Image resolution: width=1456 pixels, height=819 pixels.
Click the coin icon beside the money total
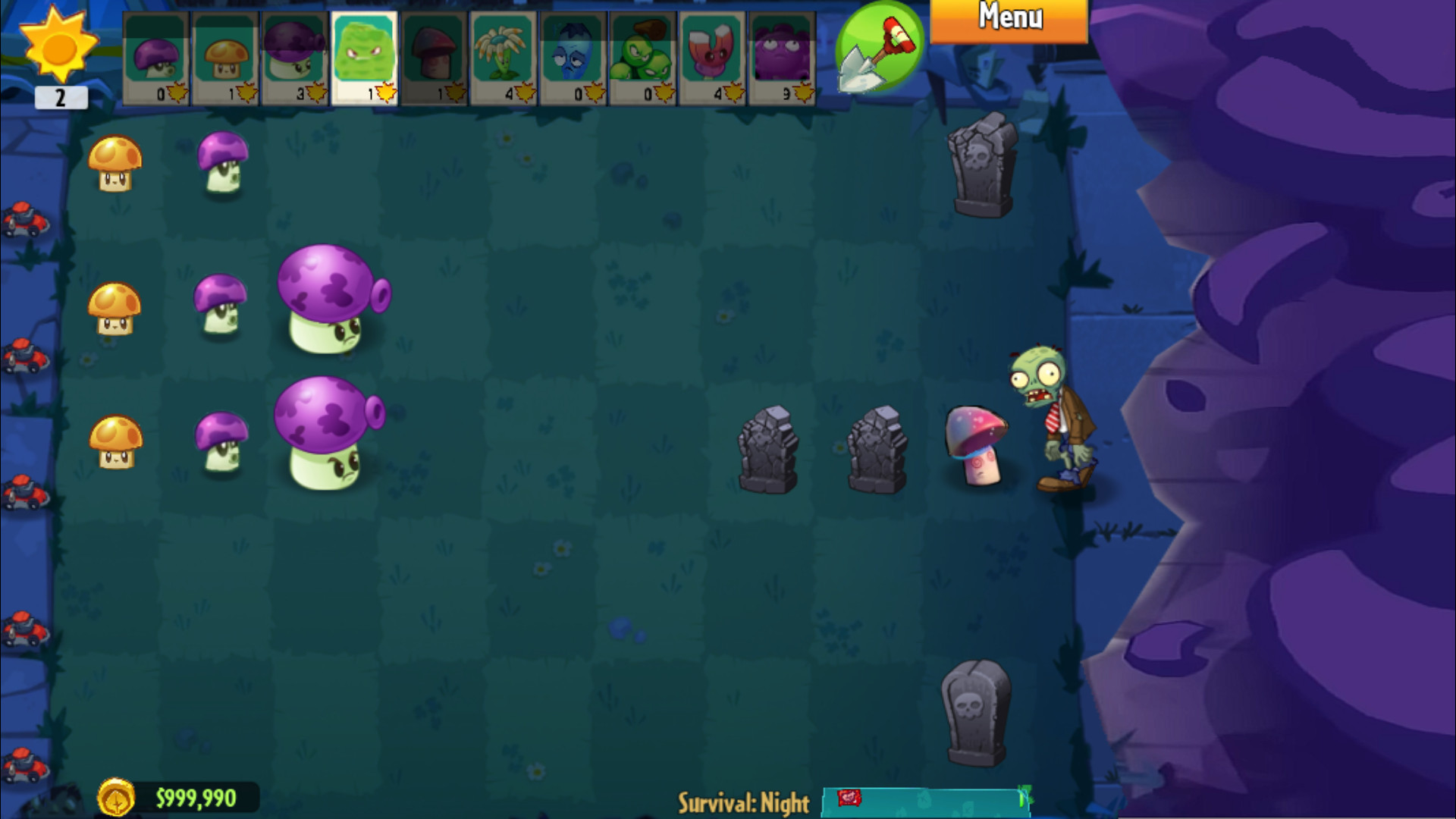[118, 795]
